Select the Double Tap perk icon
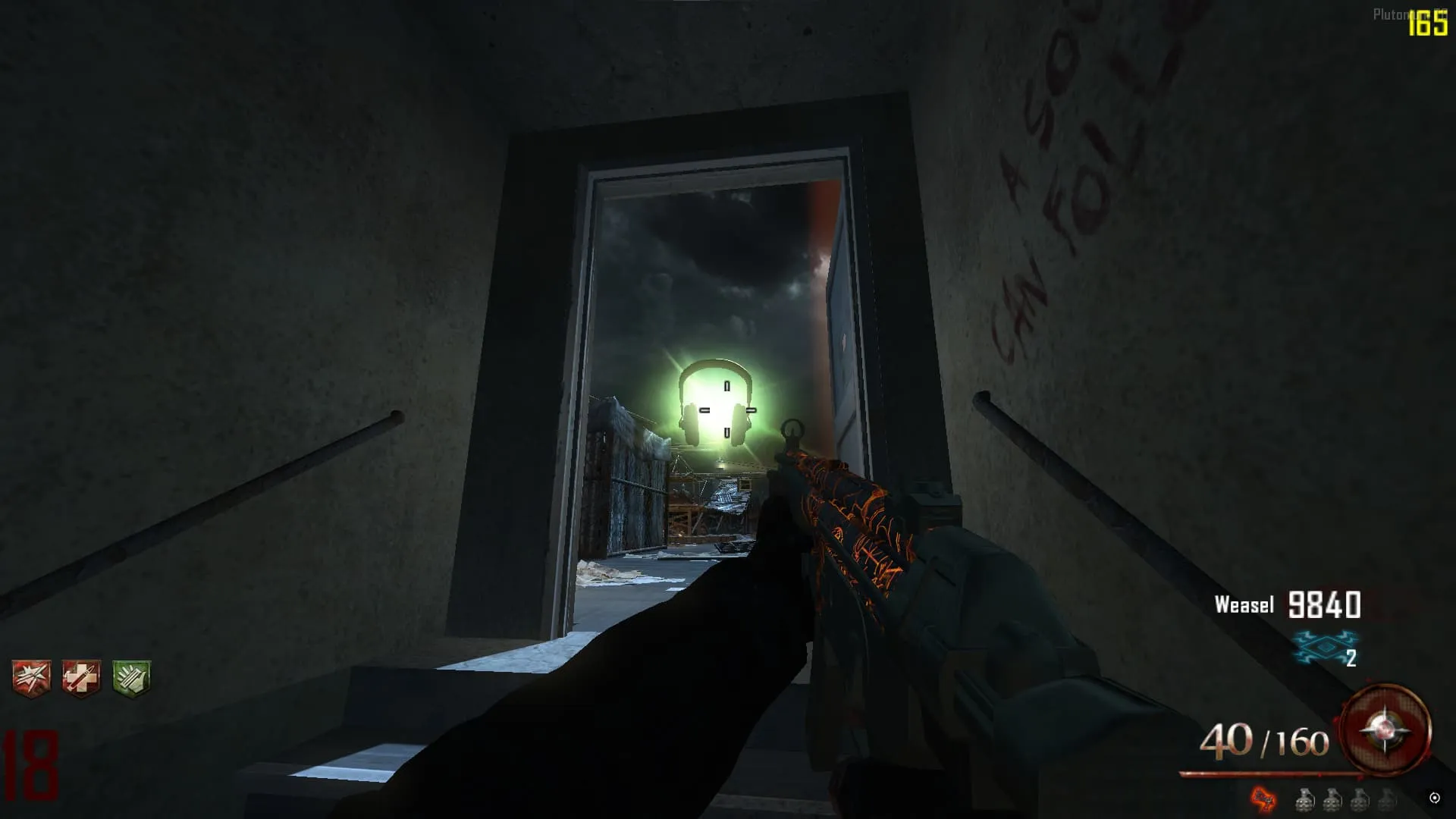 31,677
